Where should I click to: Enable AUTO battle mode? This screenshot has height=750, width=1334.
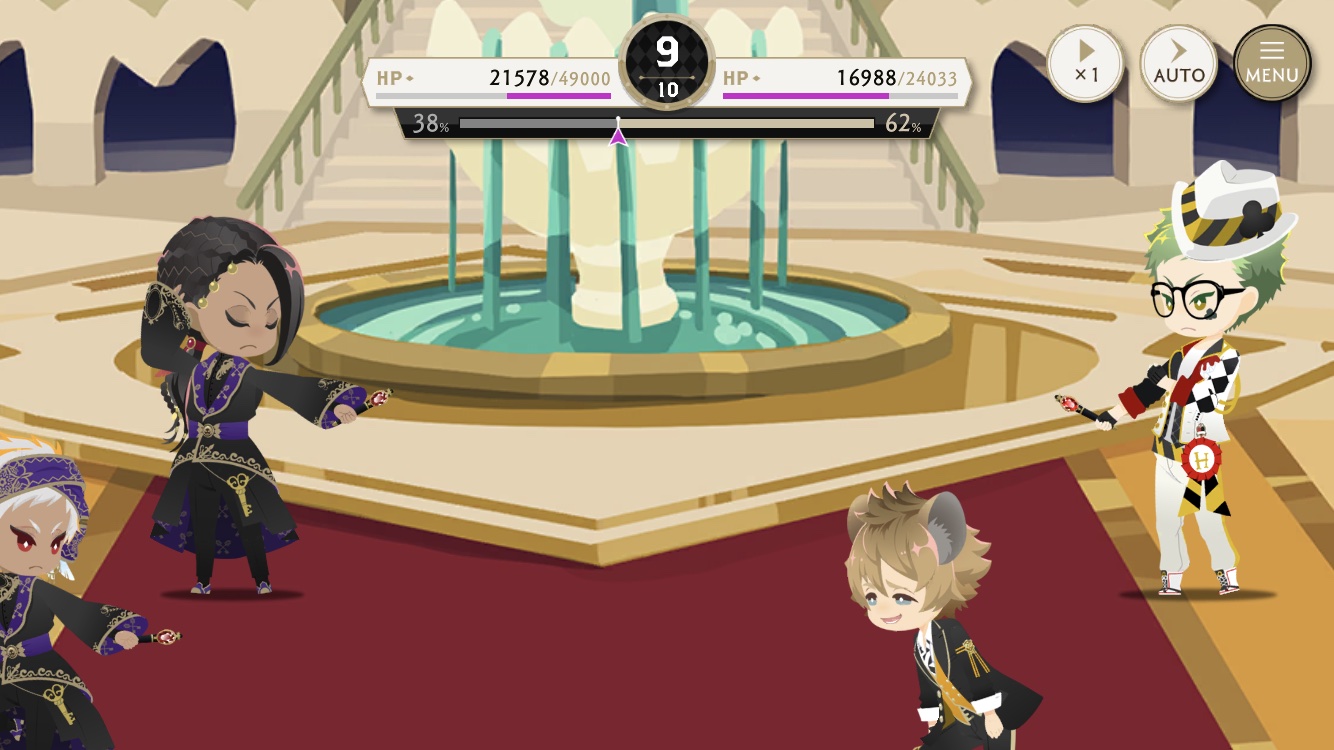point(1179,62)
